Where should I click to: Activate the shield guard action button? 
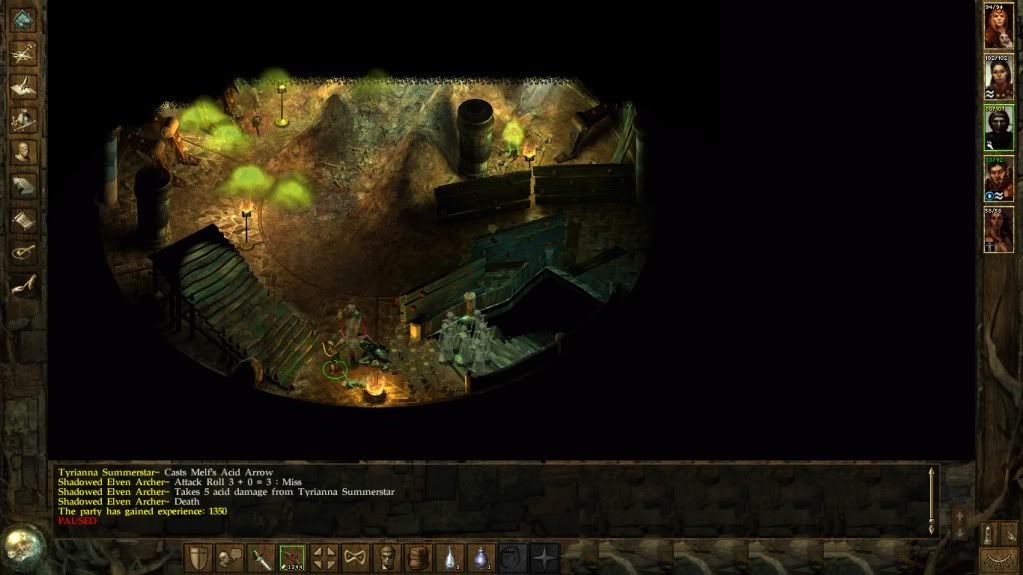(199, 558)
